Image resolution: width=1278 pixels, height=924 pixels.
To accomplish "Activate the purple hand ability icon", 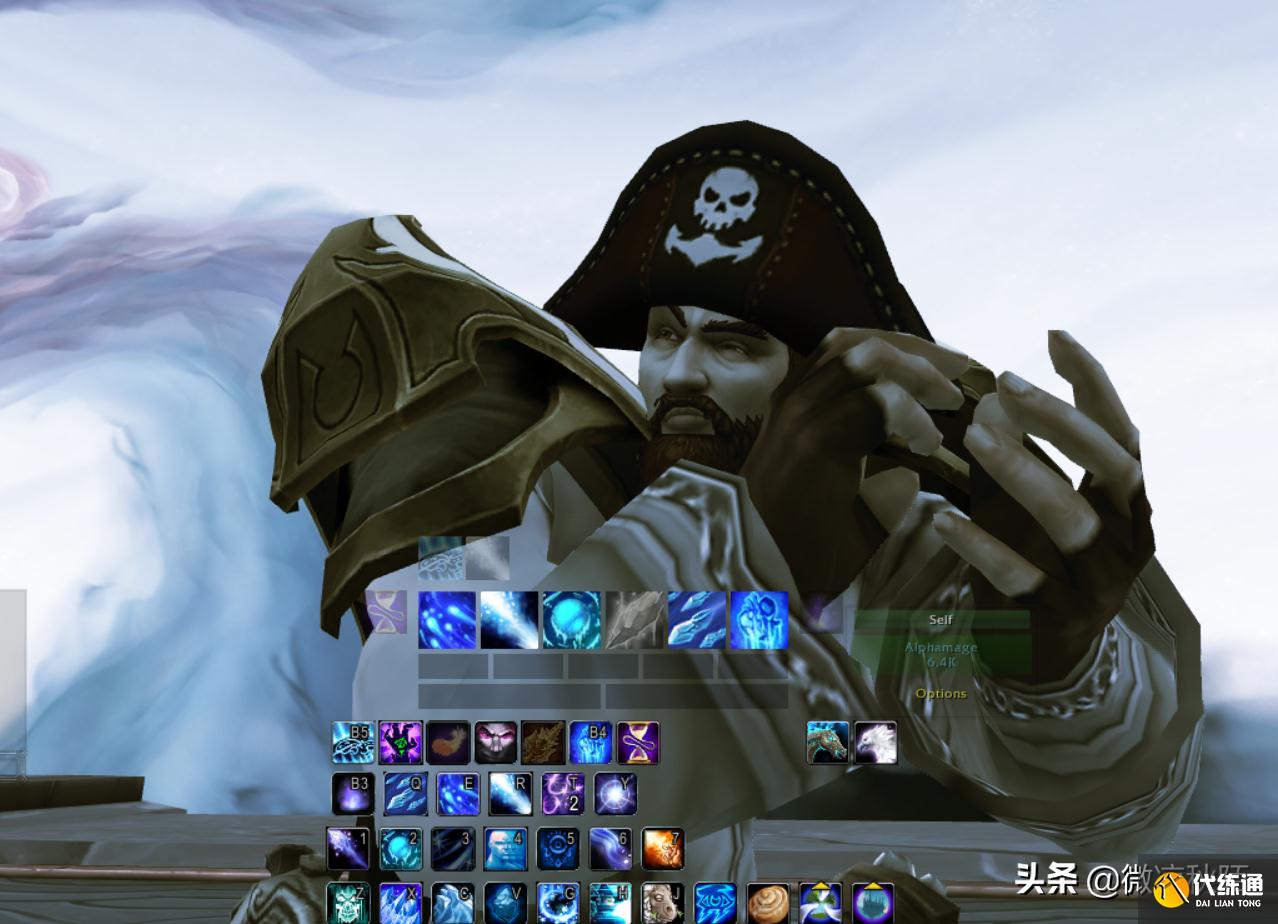I will (x=400, y=743).
